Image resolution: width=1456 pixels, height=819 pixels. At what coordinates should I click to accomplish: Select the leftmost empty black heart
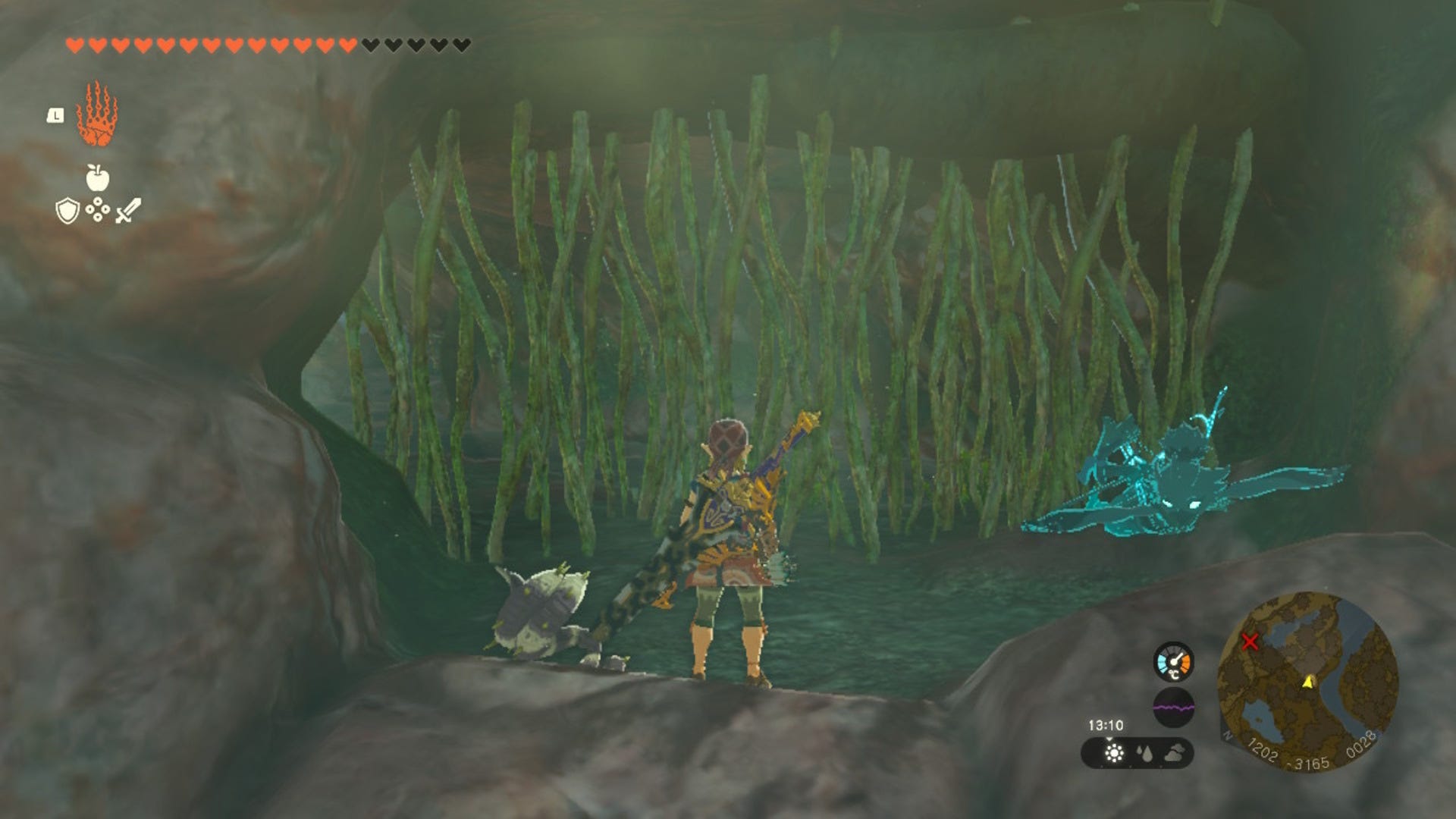coord(370,44)
